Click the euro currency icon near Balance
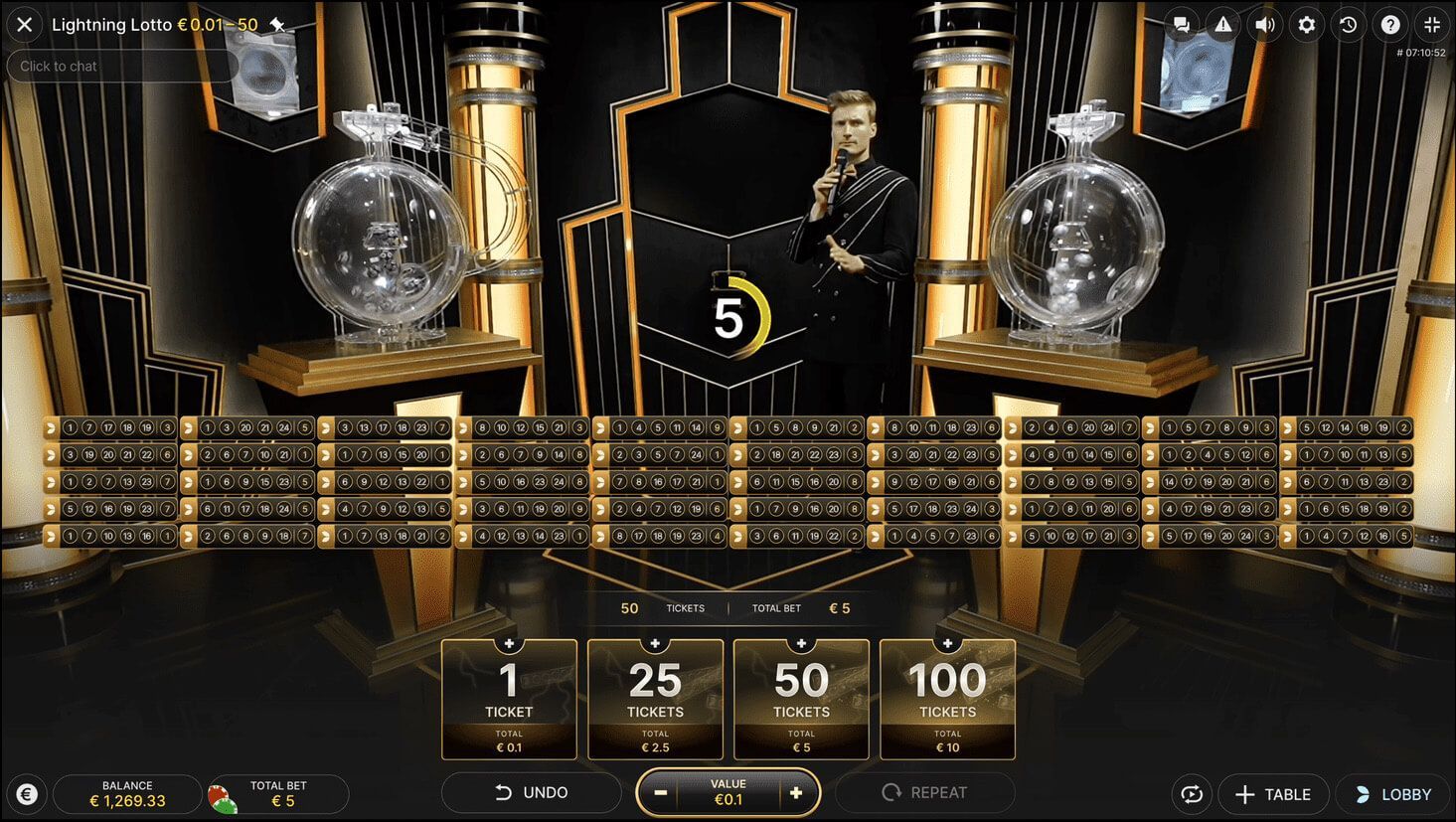The image size is (1456, 822). 27,794
